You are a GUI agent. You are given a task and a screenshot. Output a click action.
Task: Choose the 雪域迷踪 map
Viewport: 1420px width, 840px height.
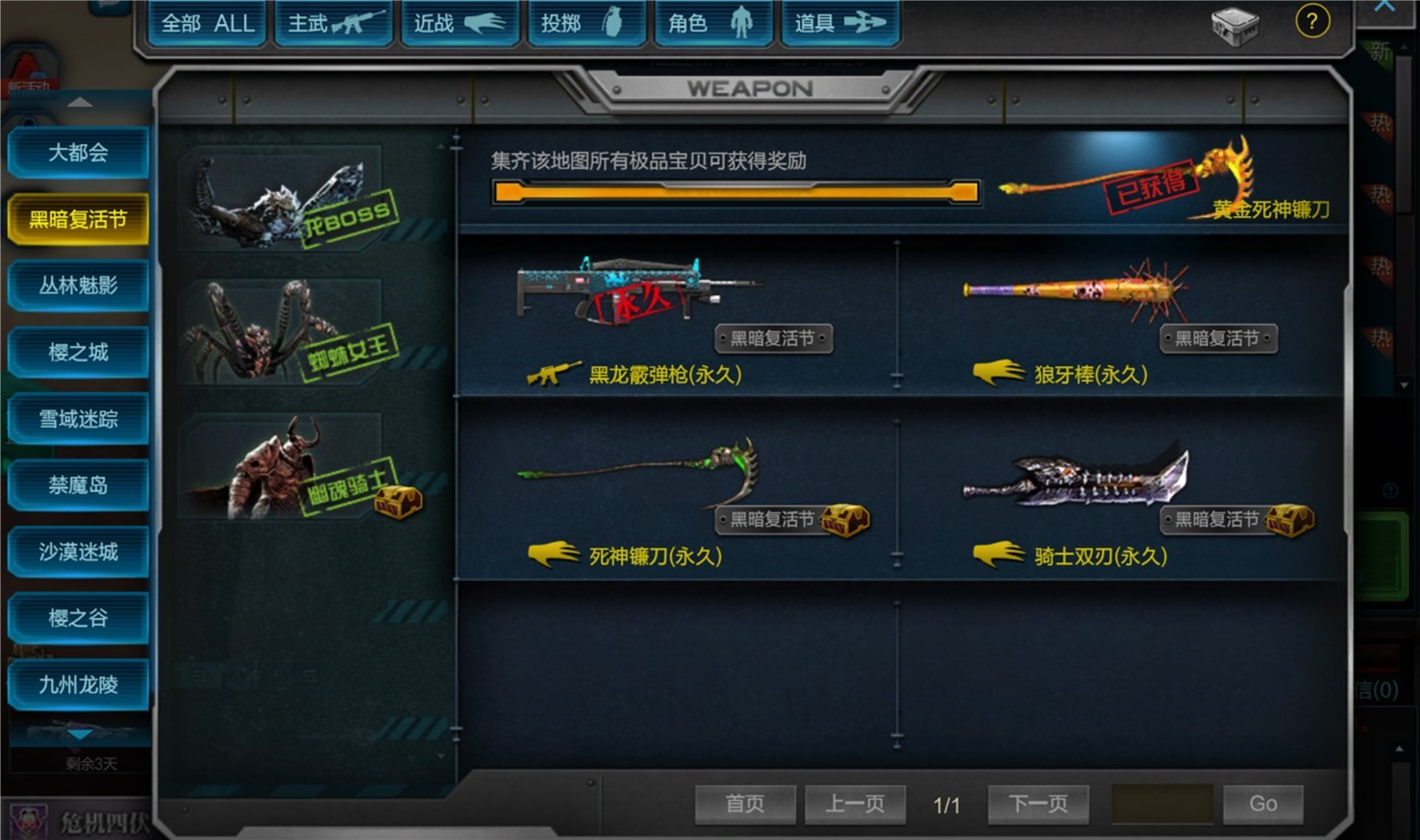(x=79, y=419)
